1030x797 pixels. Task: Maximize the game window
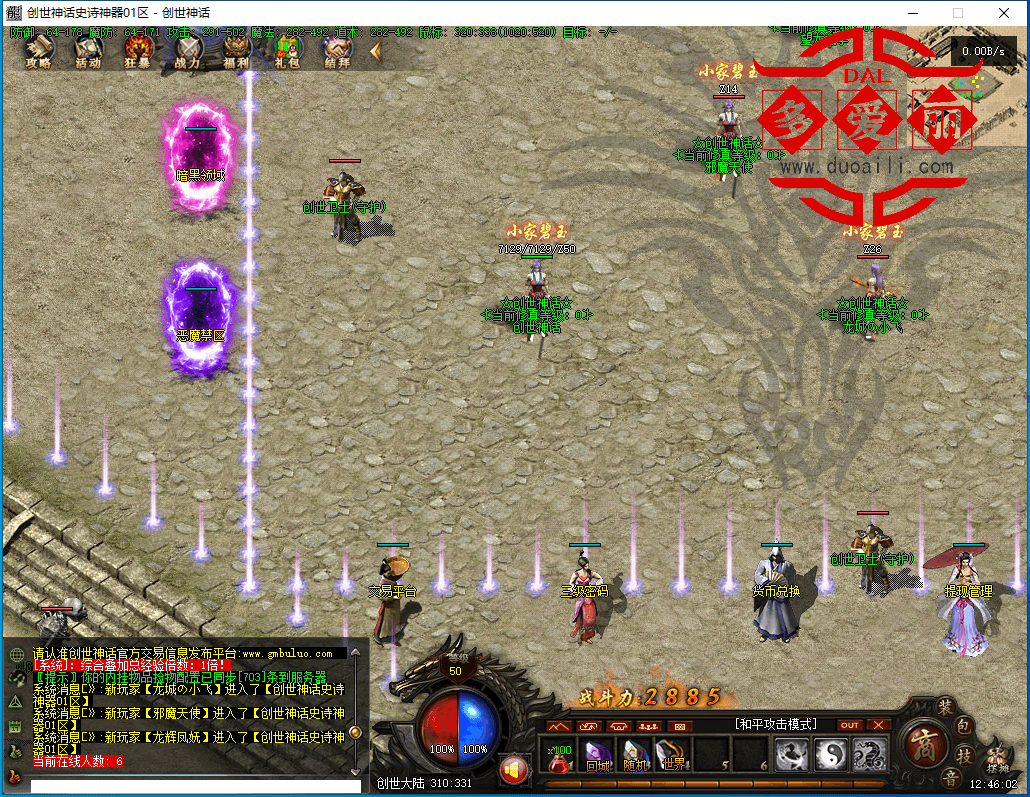coord(958,13)
